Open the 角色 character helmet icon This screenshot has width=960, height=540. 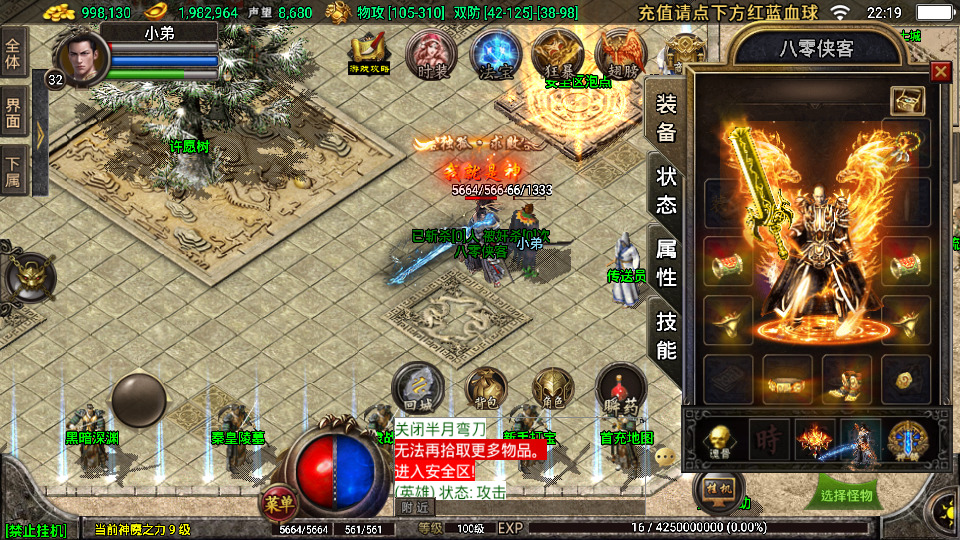click(x=551, y=388)
